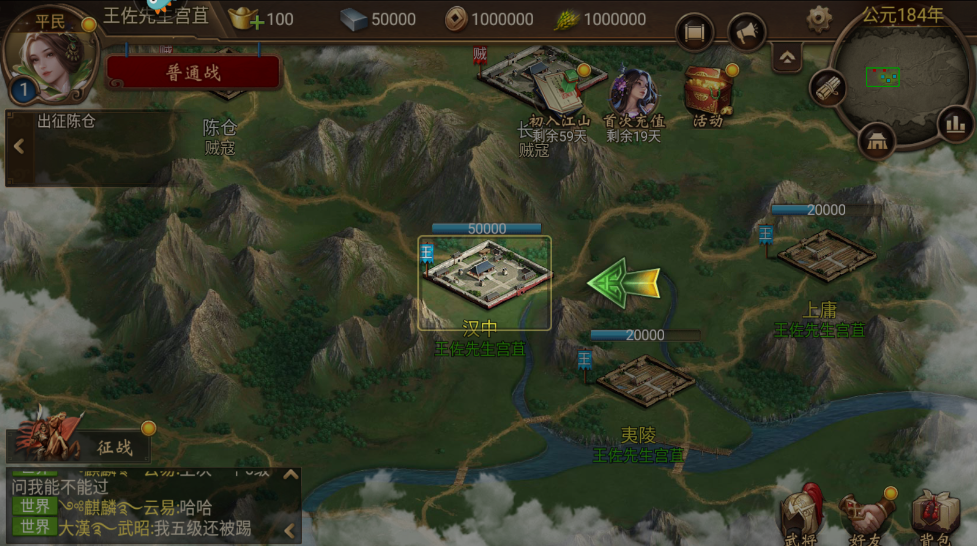Open the bar chart rankings button
The width and height of the screenshot is (977, 546).
click(x=955, y=123)
